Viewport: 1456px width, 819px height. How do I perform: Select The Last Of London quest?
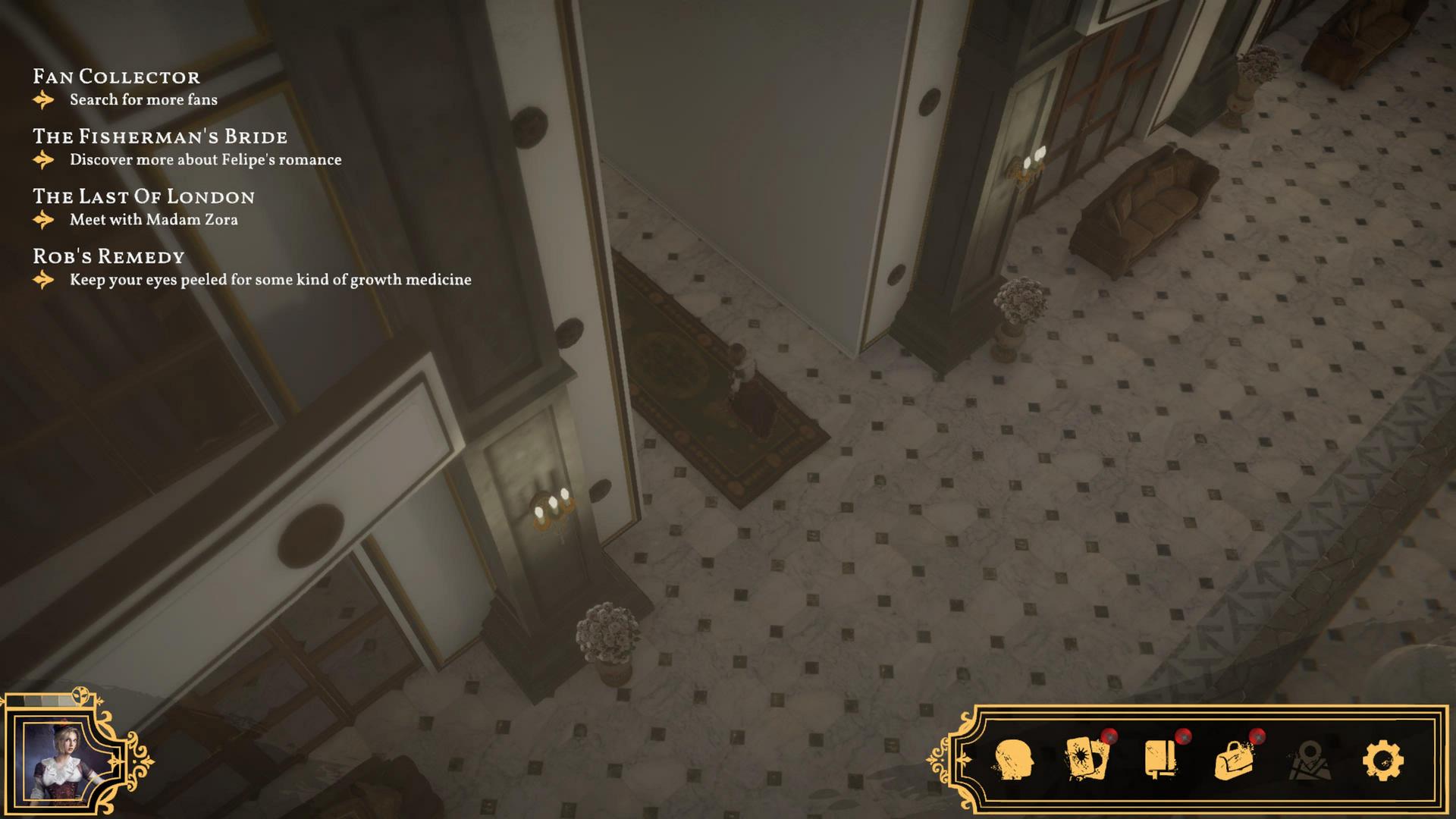click(143, 196)
